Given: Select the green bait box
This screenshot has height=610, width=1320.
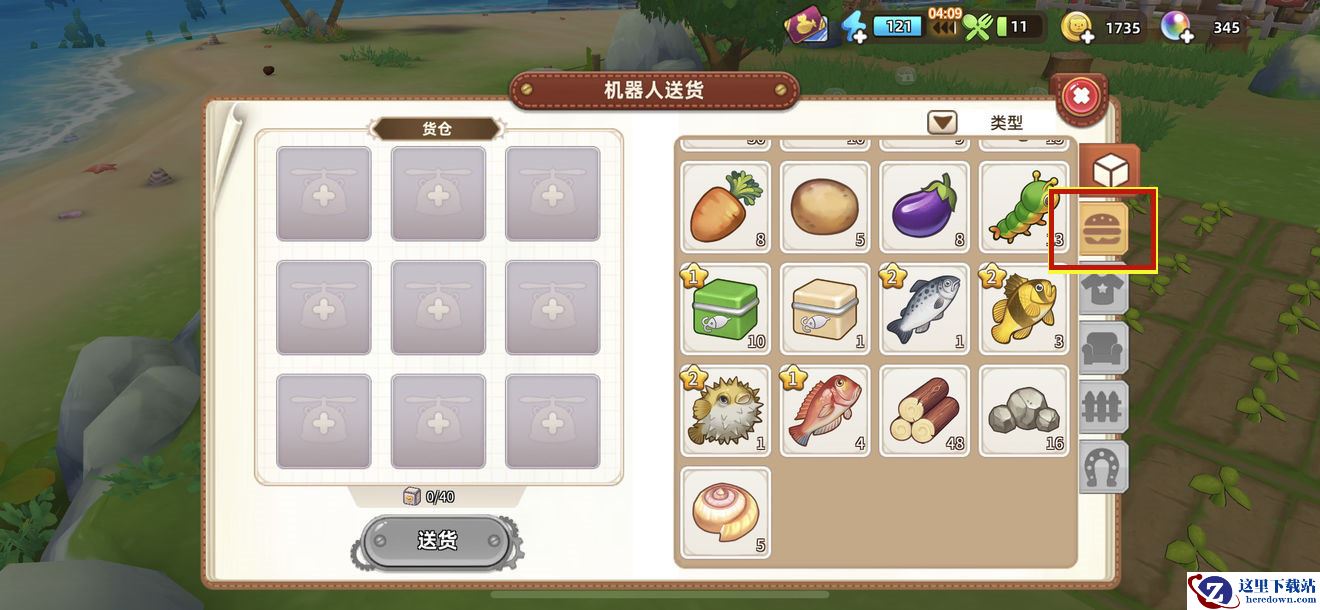Looking at the screenshot, I should (726, 309).
